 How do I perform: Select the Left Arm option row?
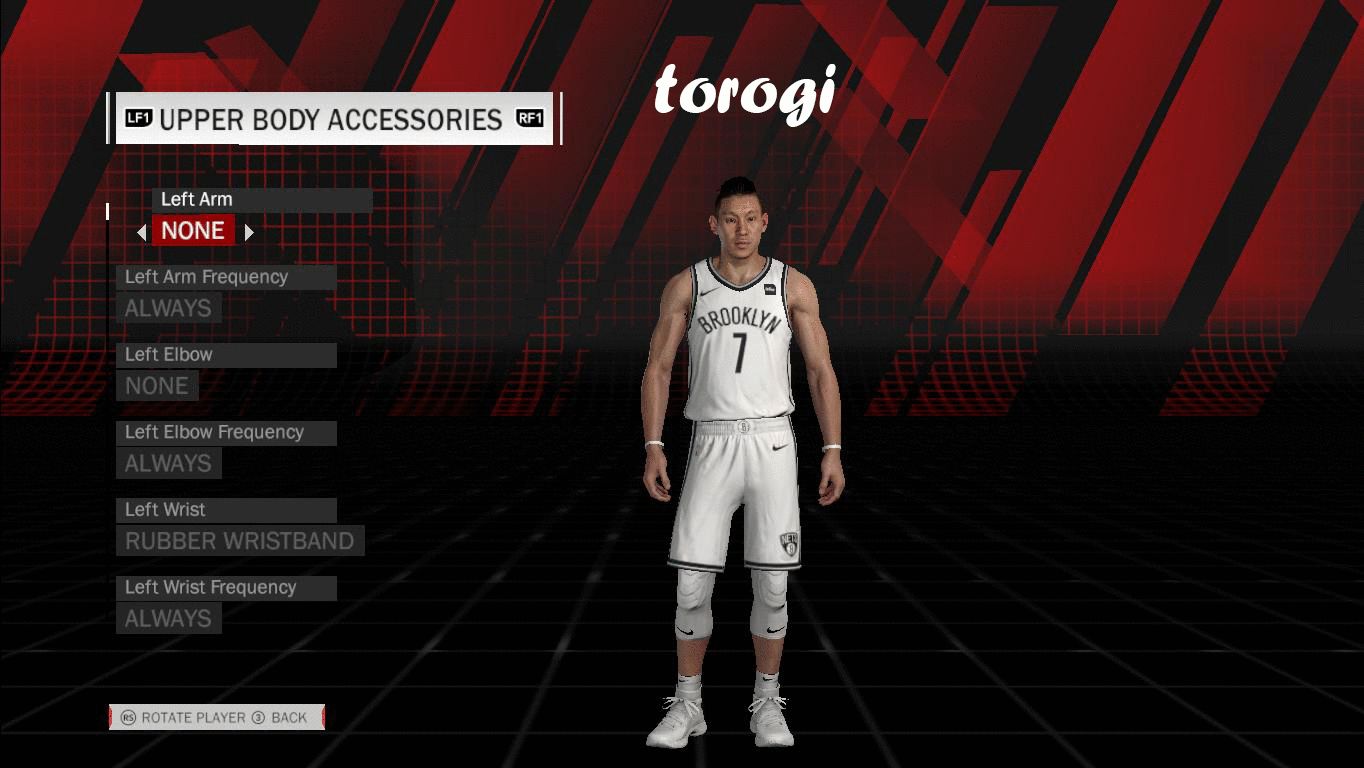pyautogui.click(x=261, y=200)
